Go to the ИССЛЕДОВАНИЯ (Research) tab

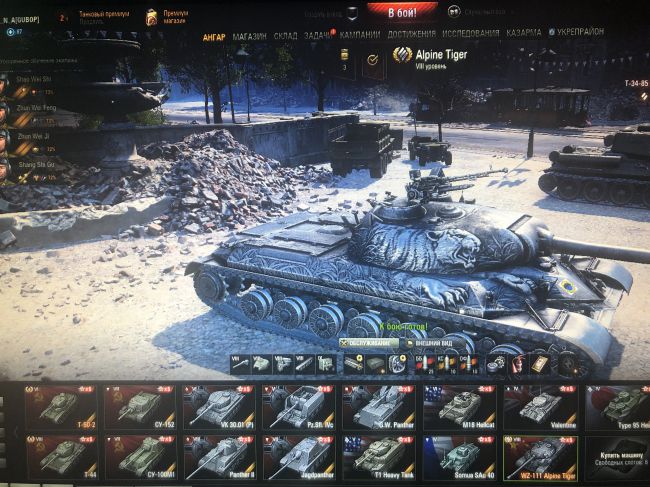pyautogui.click(x=469, y=34)
